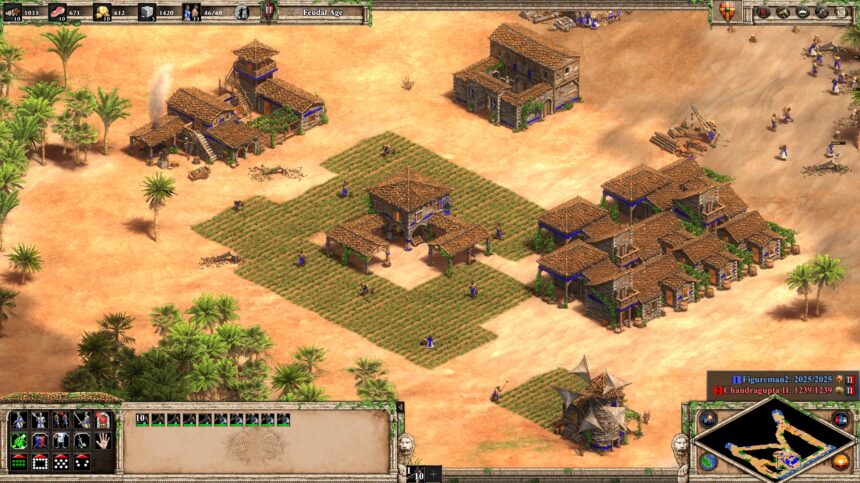Click the minimap
This screenshot has width=860, height=483.
click(771, 441)
